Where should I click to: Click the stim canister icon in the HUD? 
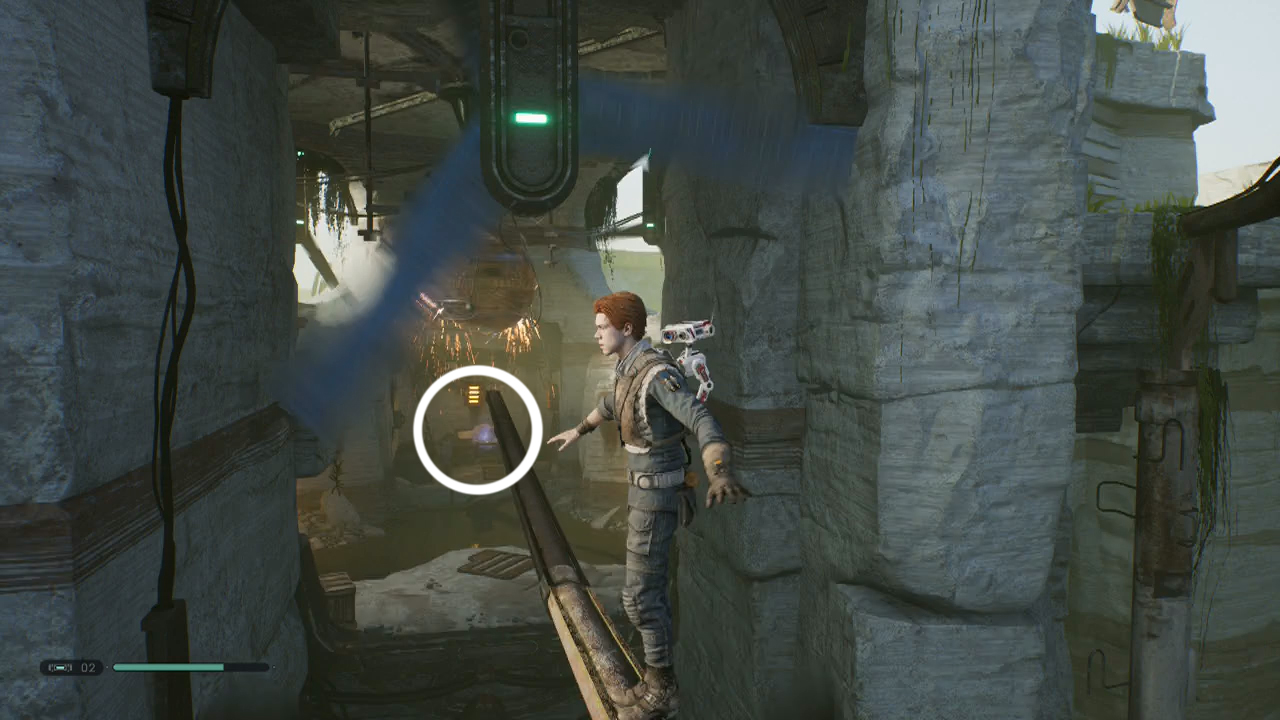tap(60, 667)
